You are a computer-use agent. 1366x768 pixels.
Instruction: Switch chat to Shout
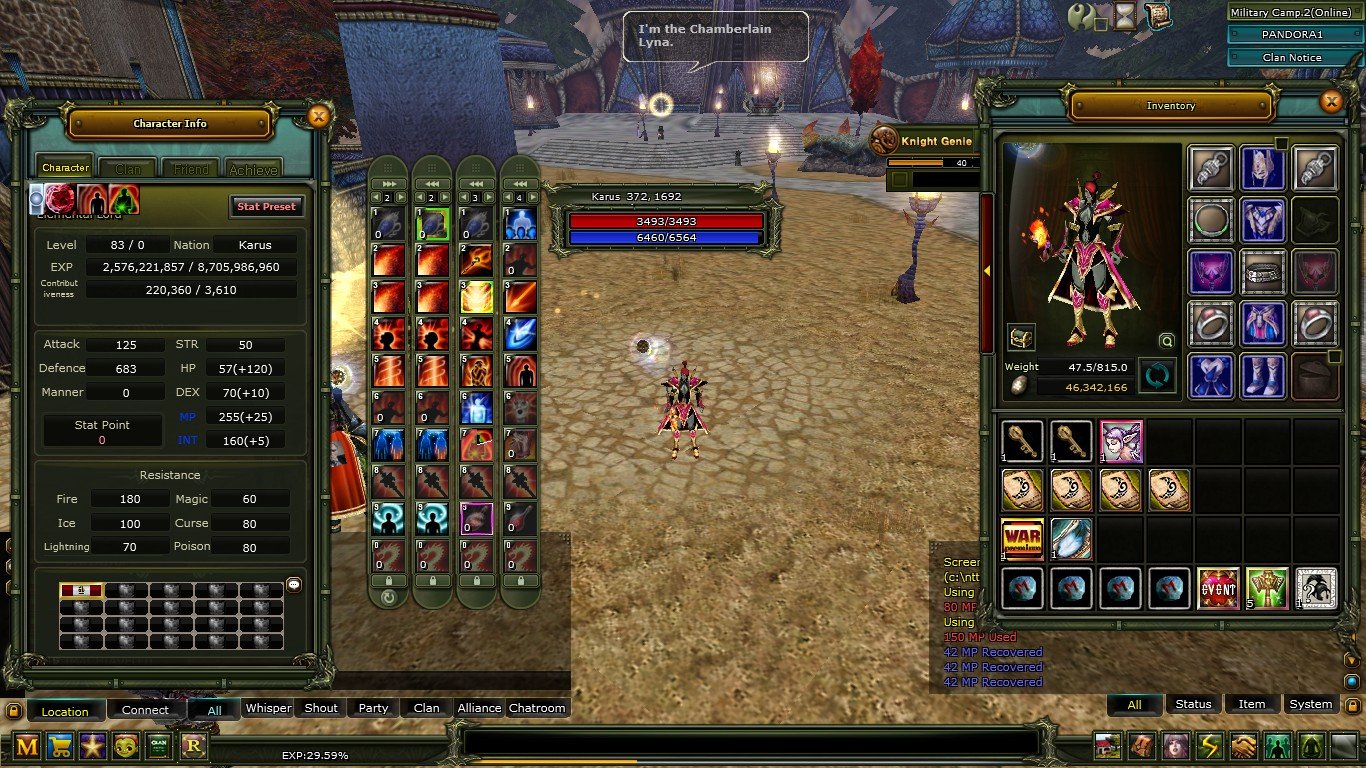(x=321, y=708)
